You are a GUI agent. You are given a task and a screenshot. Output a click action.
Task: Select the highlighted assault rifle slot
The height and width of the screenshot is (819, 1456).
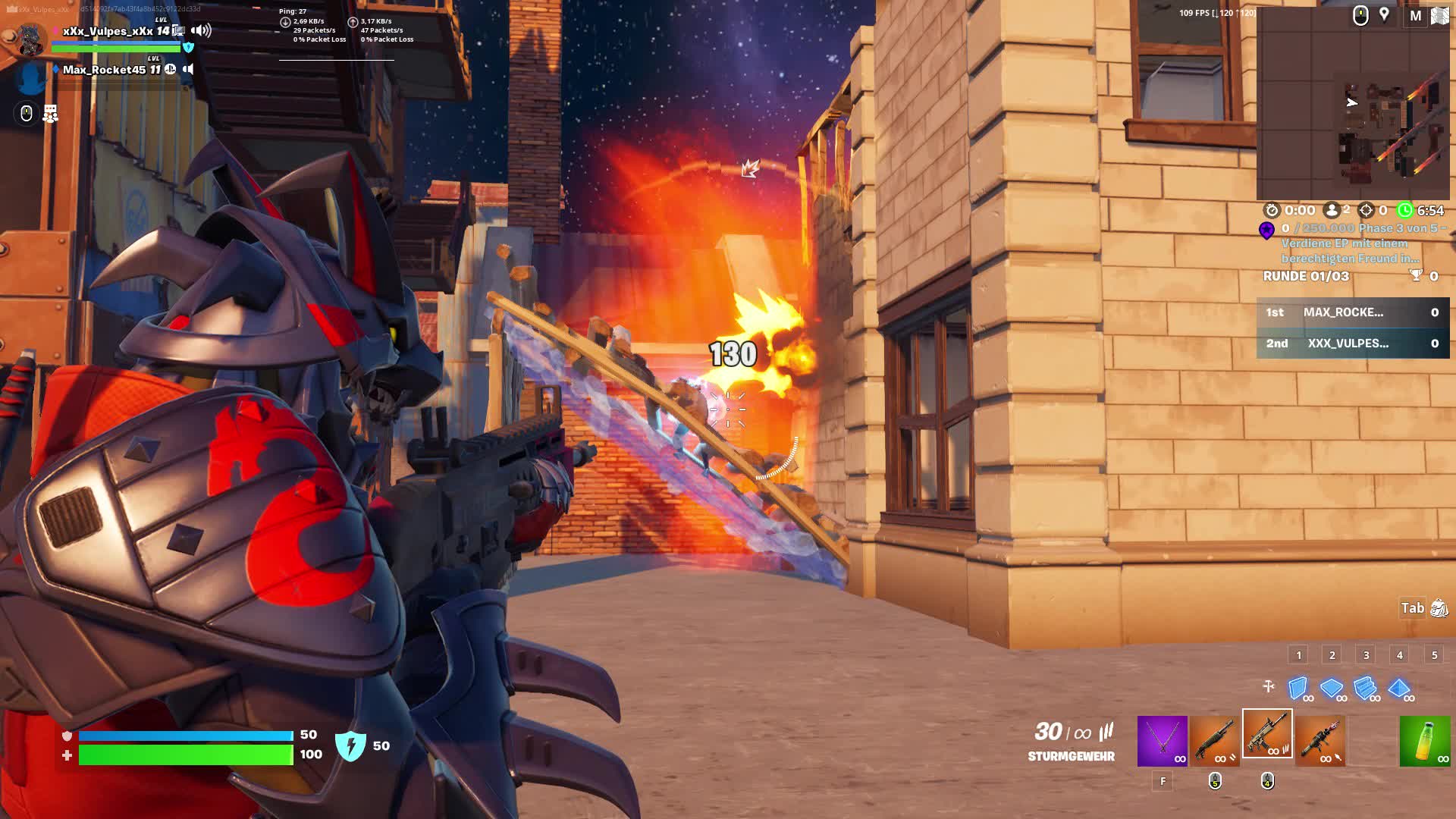[1267, 734]
